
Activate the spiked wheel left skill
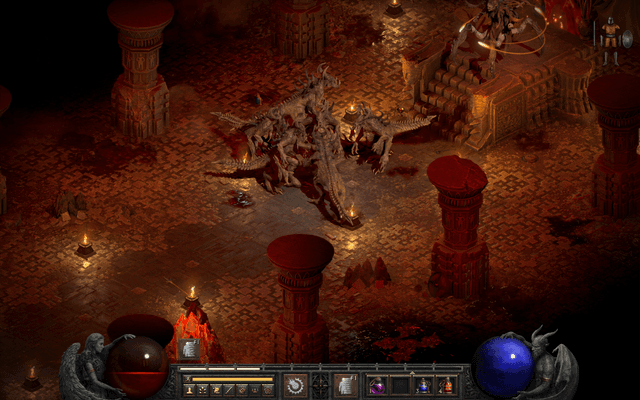295,384
